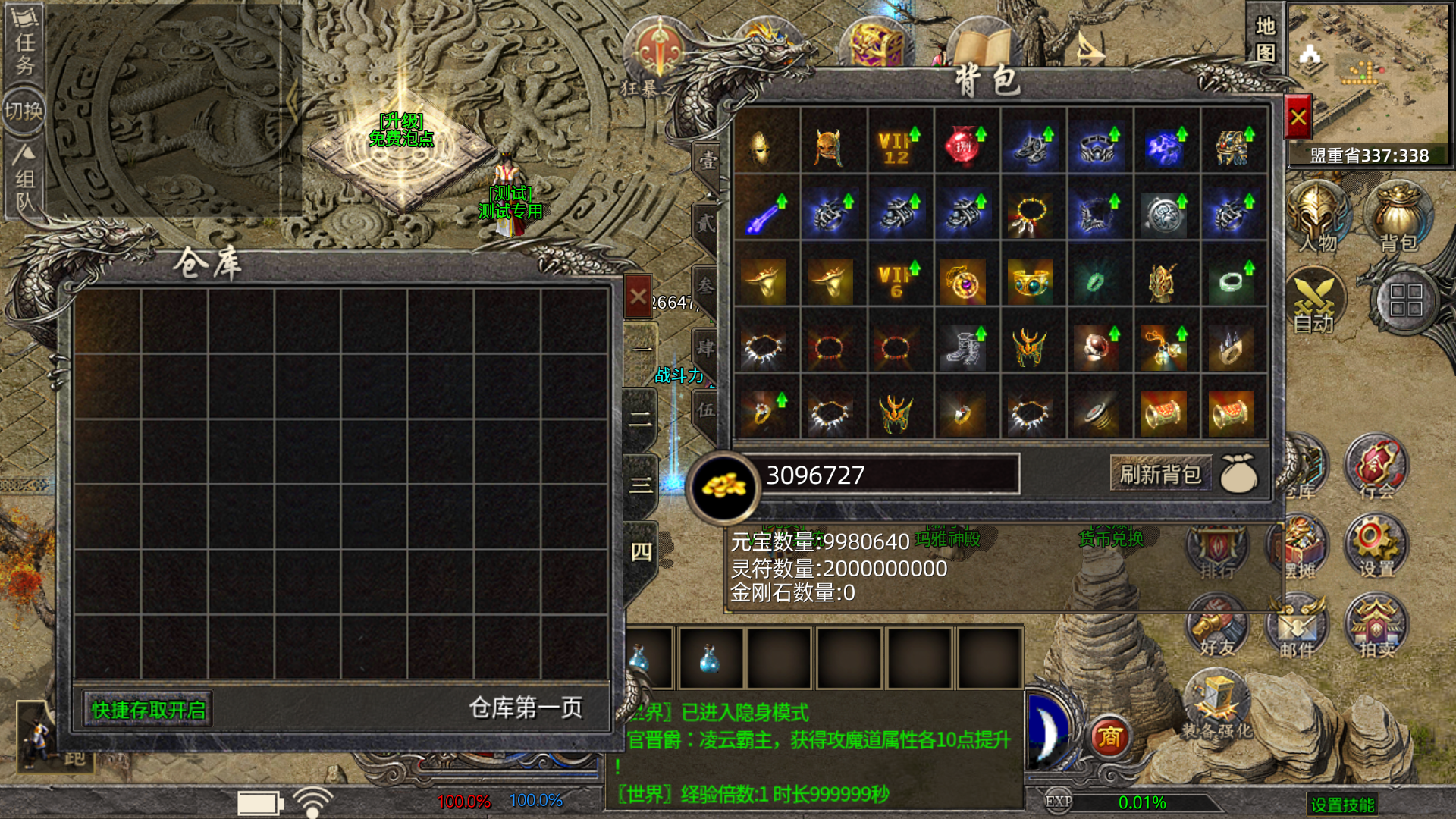
Task: Switch to warehouse page 四
Action: click(x=641, y=552)
